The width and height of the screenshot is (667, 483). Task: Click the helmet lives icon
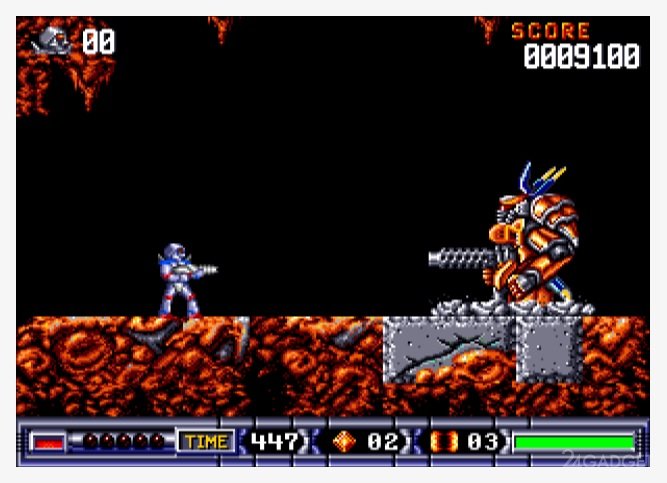point(53,41)
